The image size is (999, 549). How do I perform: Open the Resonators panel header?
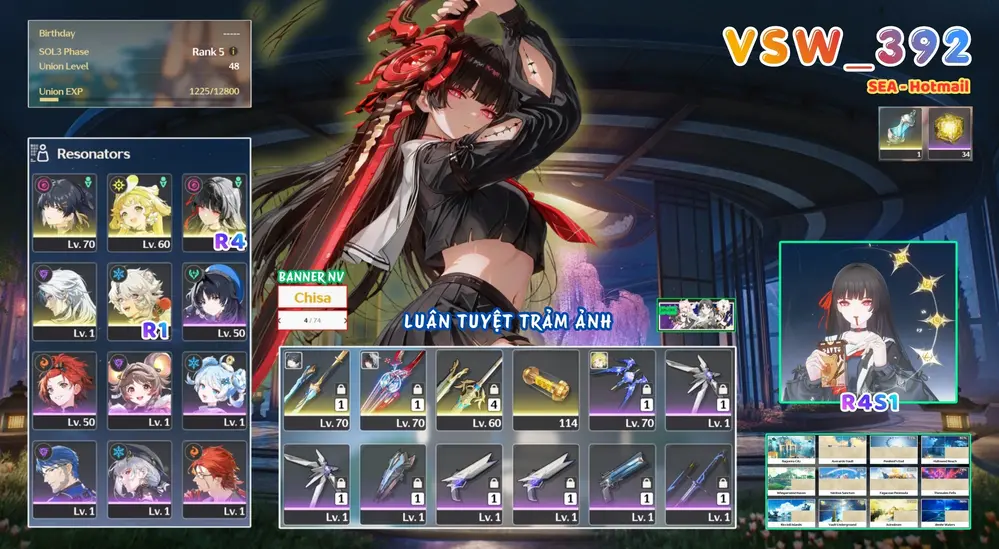click(x=92, y=154)
